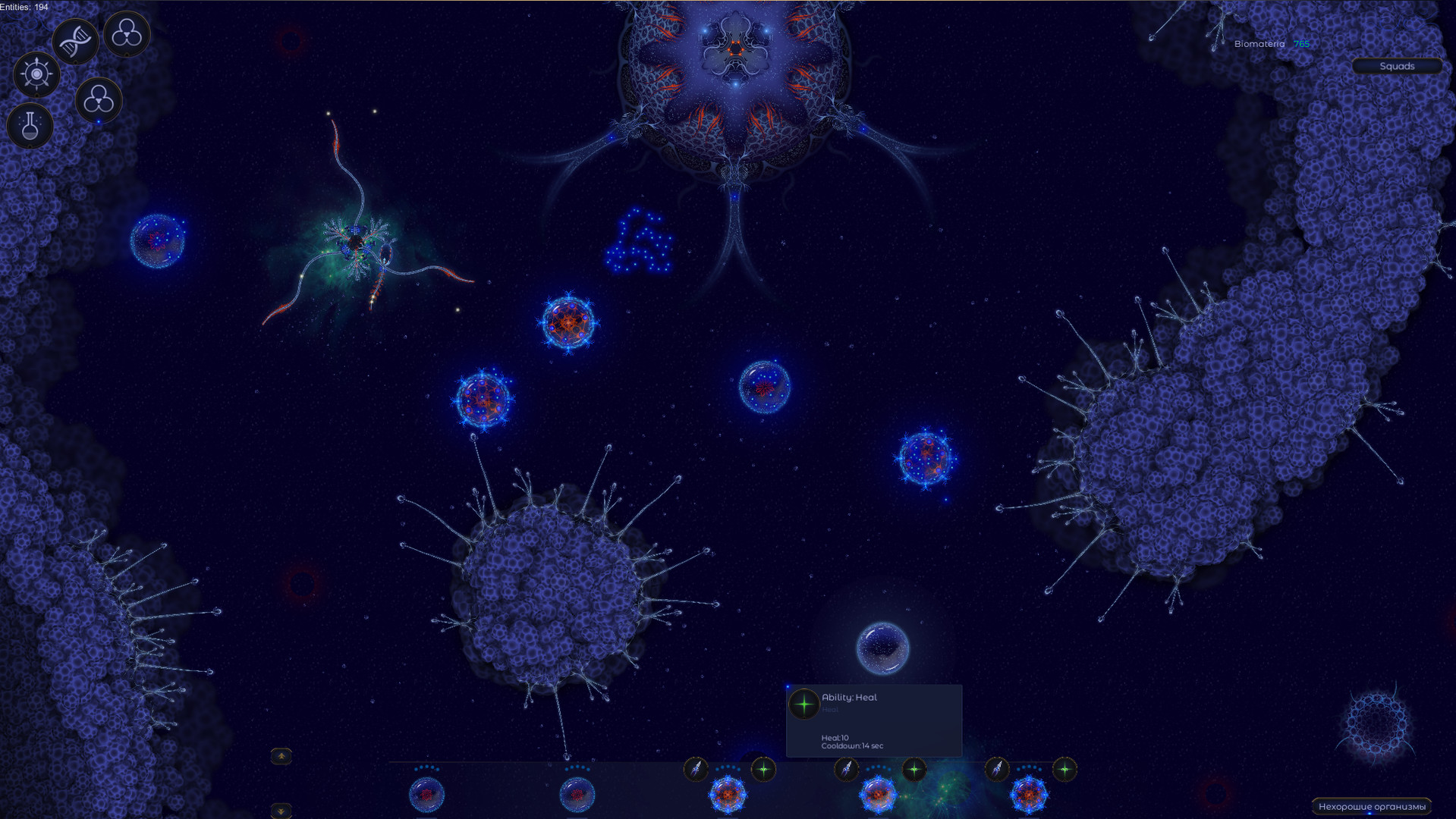Open the DNA evolution panel

tap(76, 39)
